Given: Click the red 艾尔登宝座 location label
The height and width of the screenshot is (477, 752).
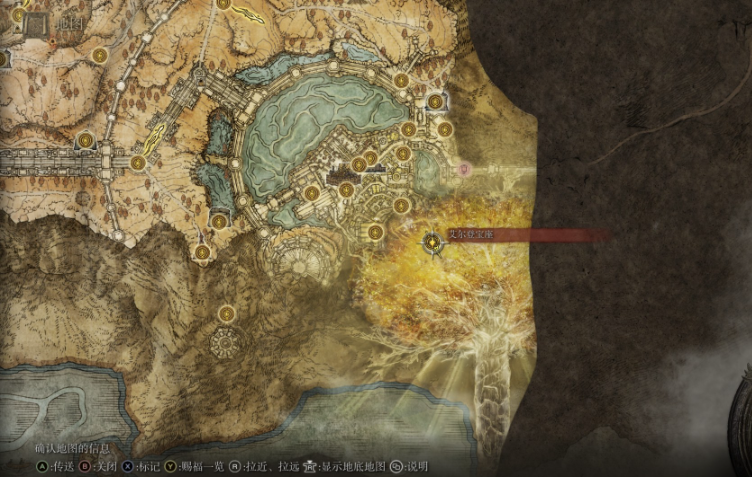Looking at the screenshot, I should point(472,235).
